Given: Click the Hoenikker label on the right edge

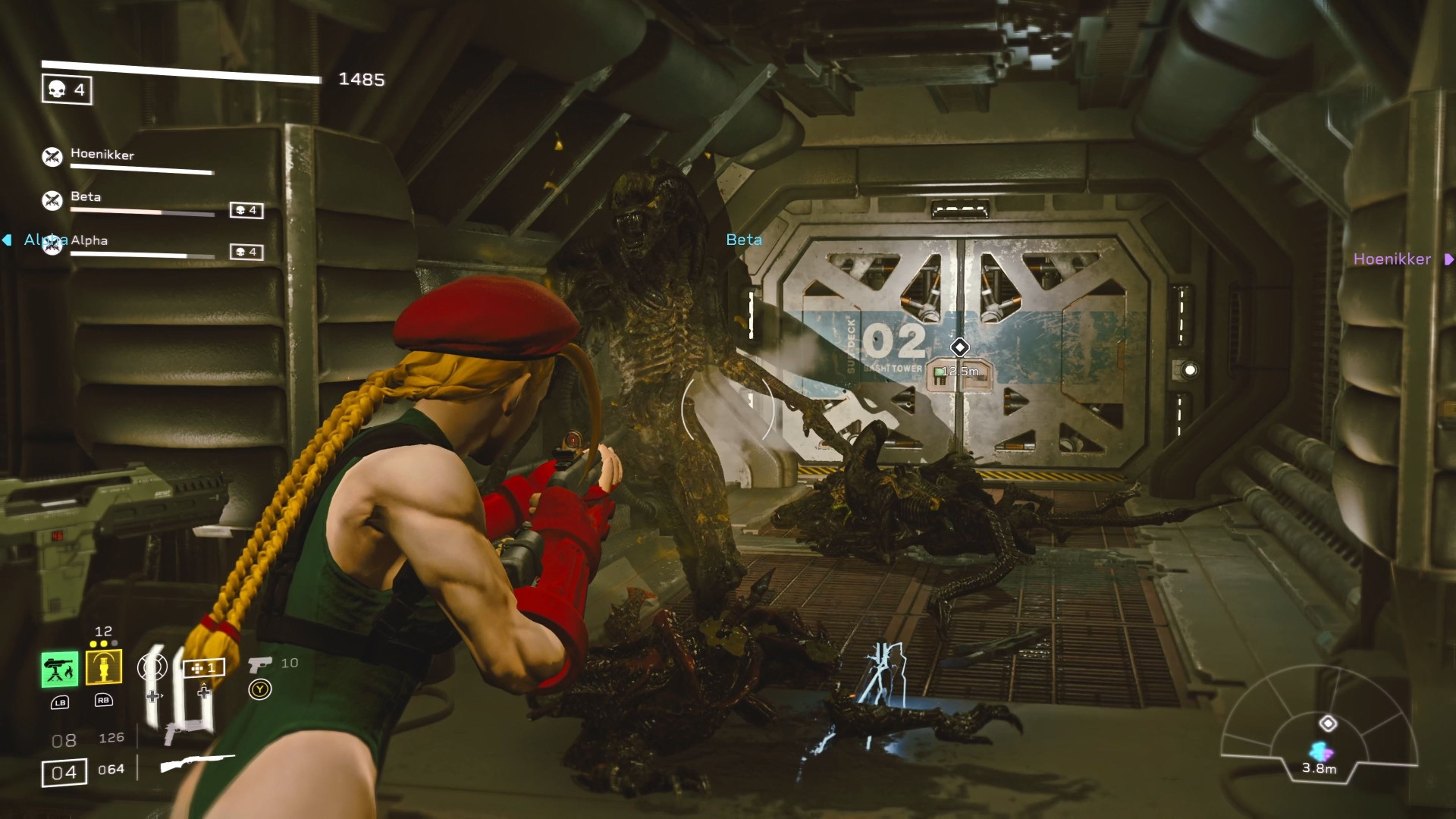Looking at the screenshot, I should (1392, 260).
